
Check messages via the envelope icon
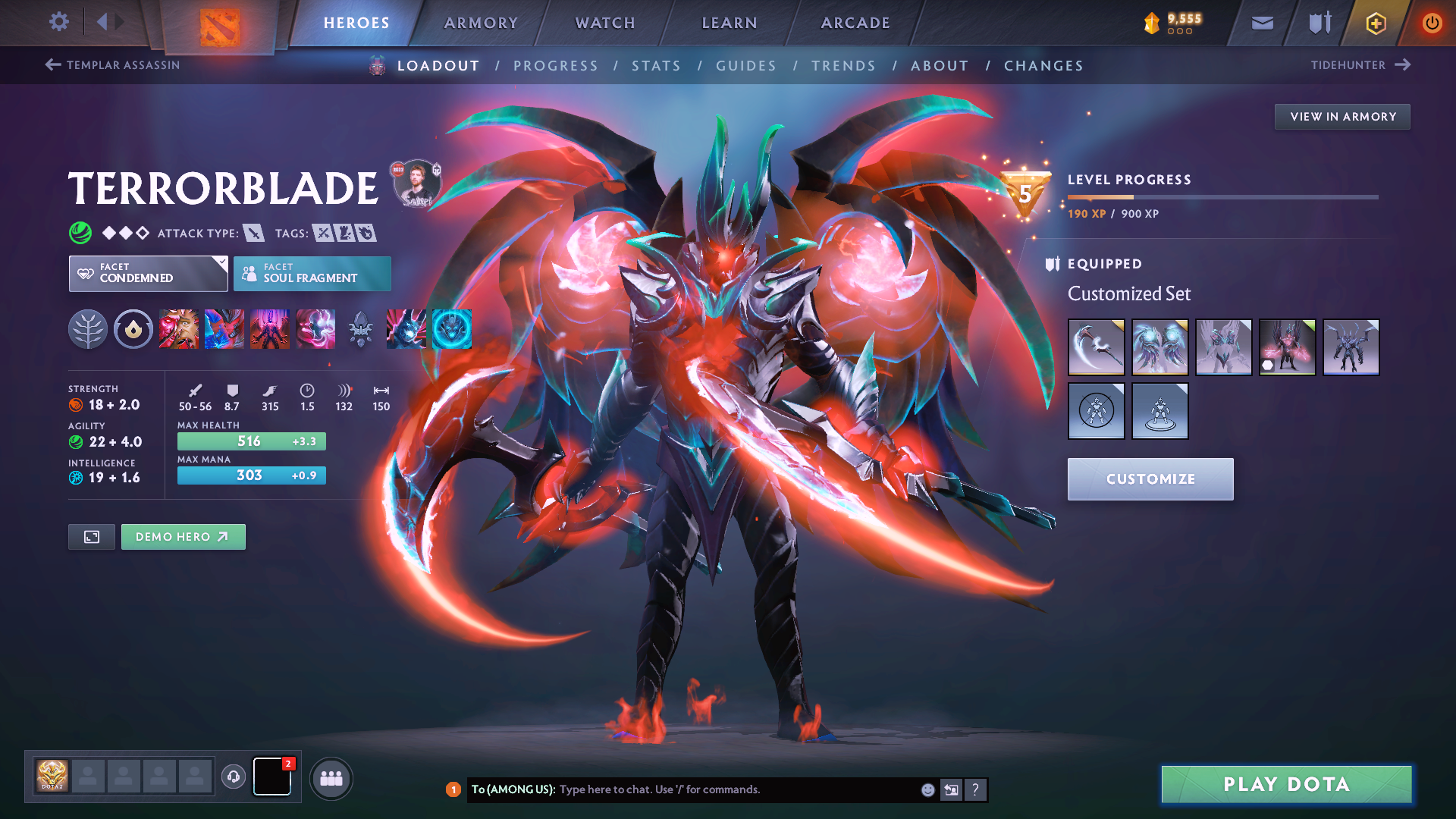point(1262,23)
